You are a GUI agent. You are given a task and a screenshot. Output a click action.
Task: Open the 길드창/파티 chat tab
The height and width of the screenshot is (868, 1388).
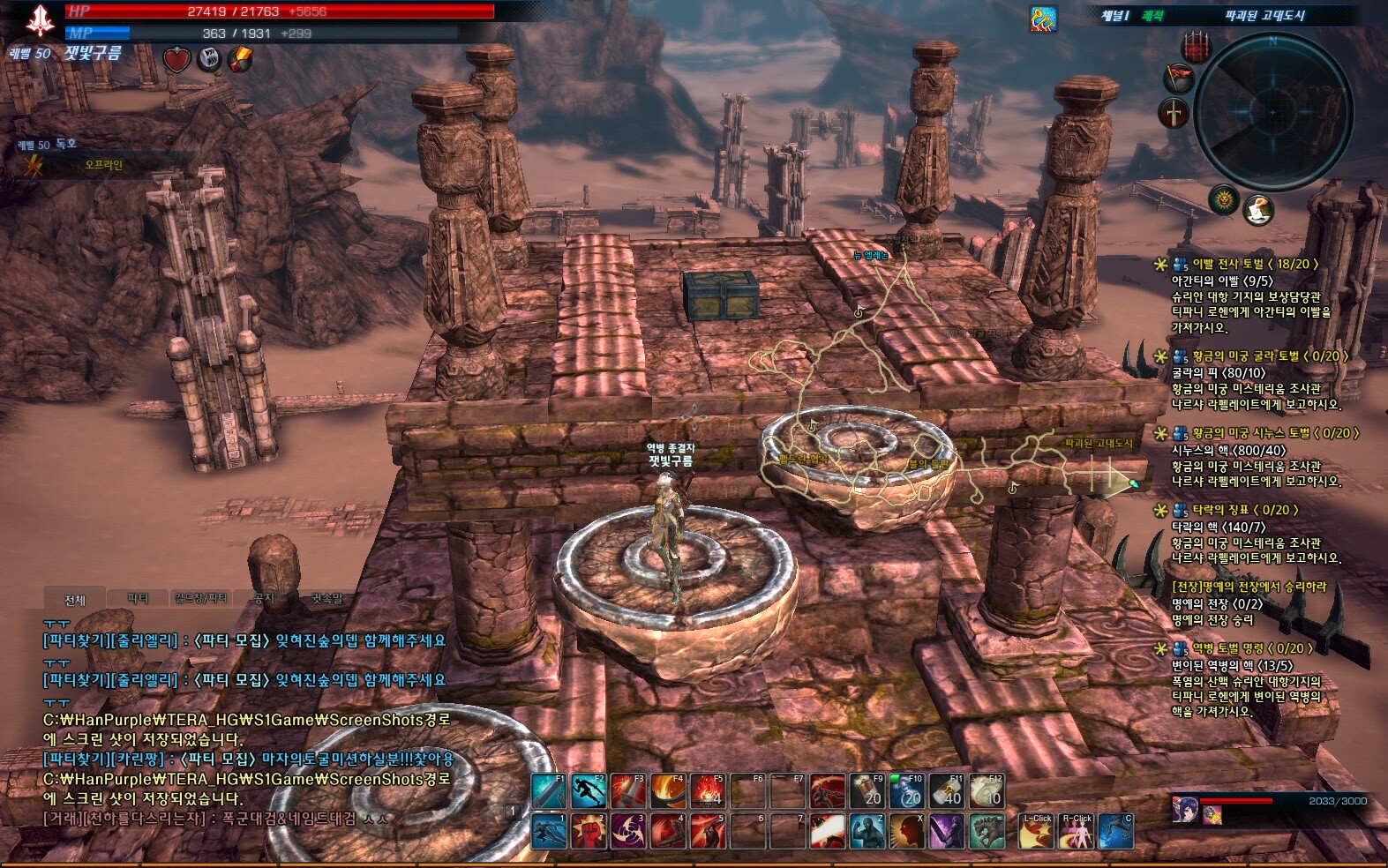click(x=201, y=598)
